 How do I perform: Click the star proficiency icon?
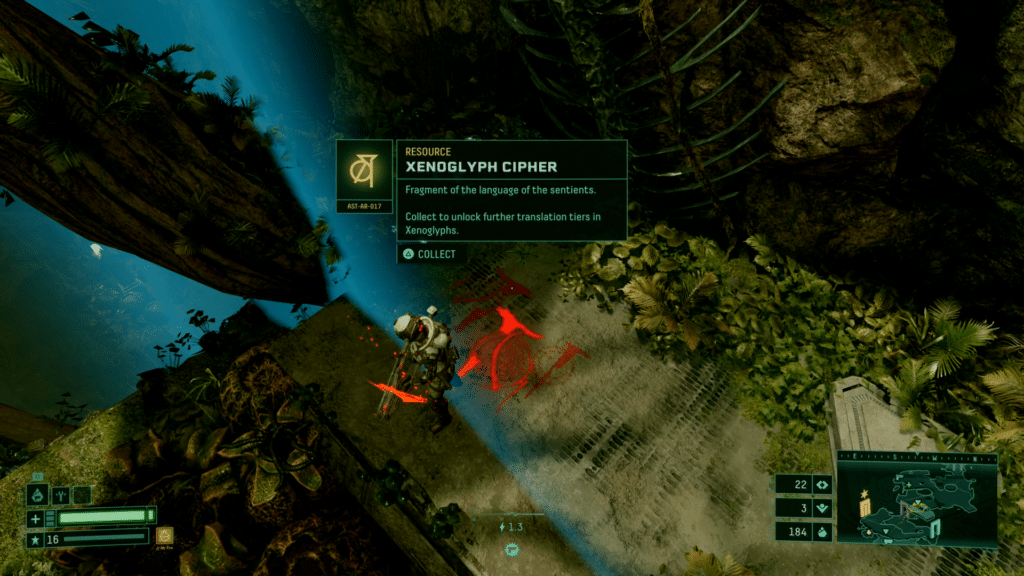tap(35, 539)
